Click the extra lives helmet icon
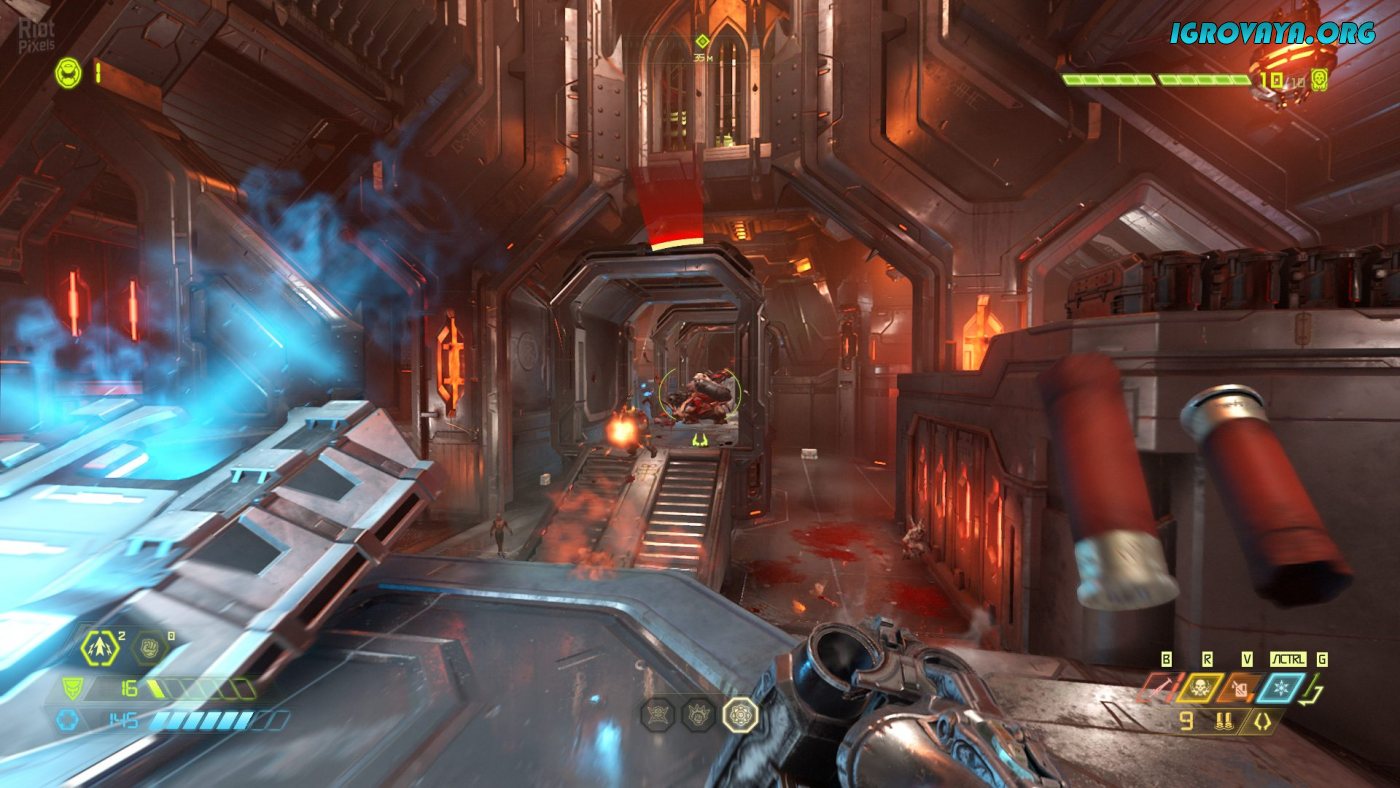 (68, 72)
